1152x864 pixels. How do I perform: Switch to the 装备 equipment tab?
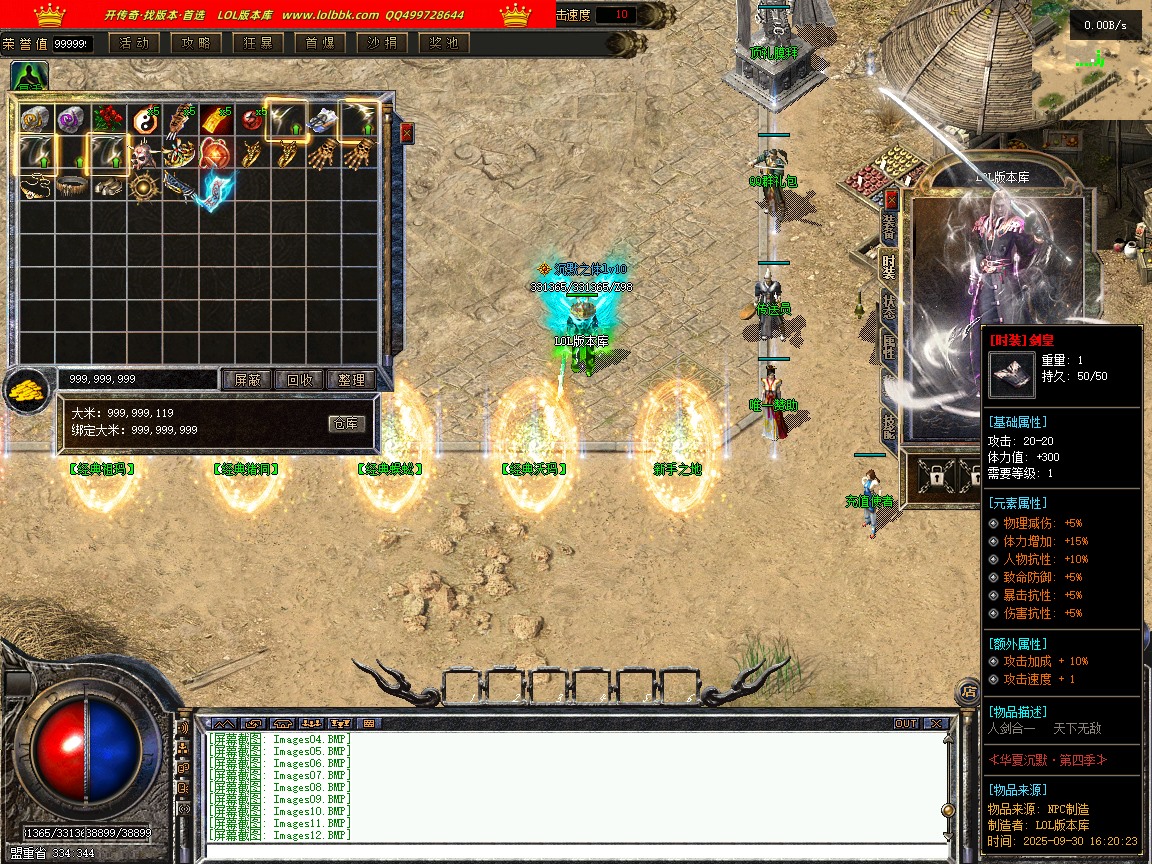coord(889,228)
